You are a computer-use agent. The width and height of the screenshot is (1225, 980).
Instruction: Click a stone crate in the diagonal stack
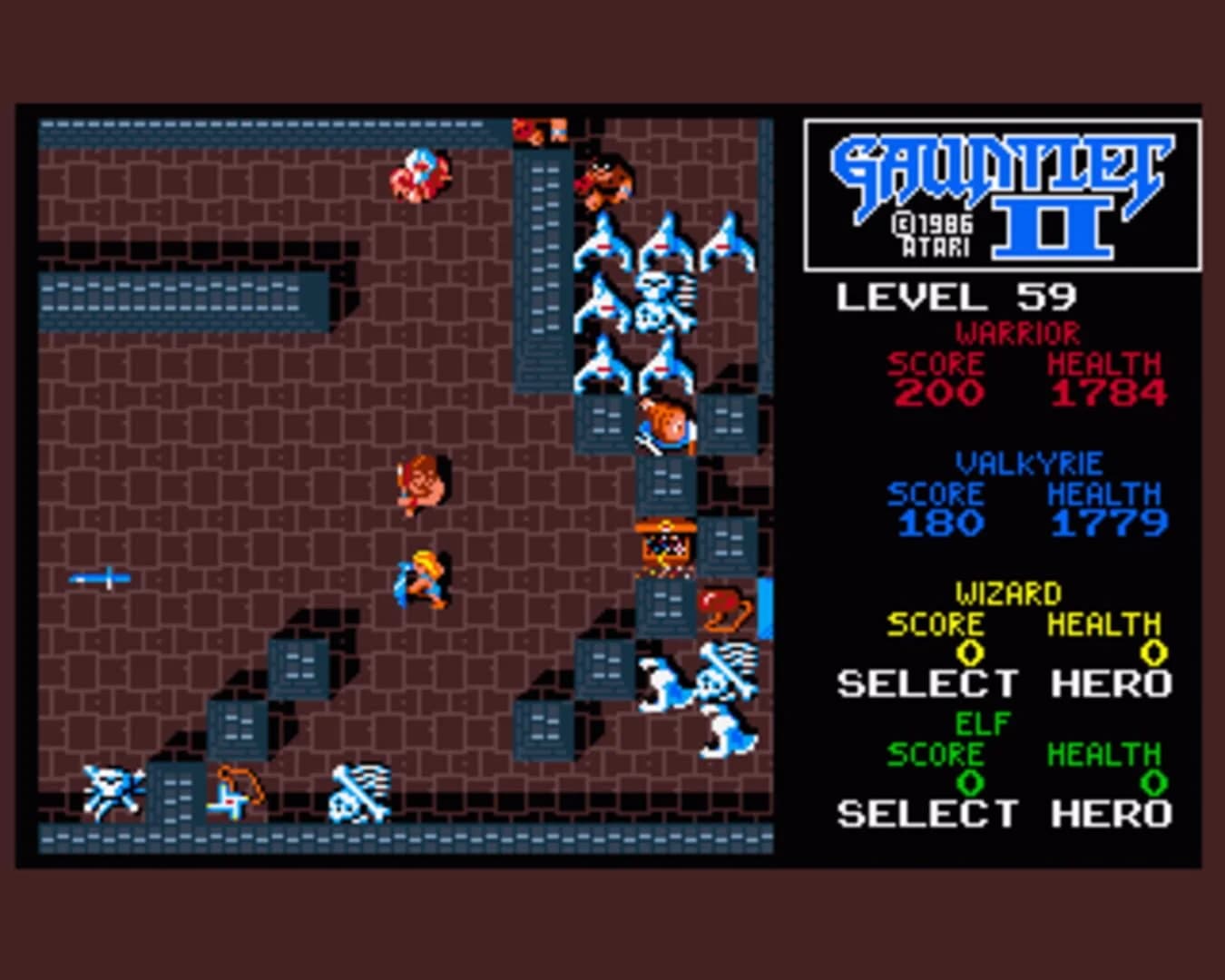click(x=297, y=665)
